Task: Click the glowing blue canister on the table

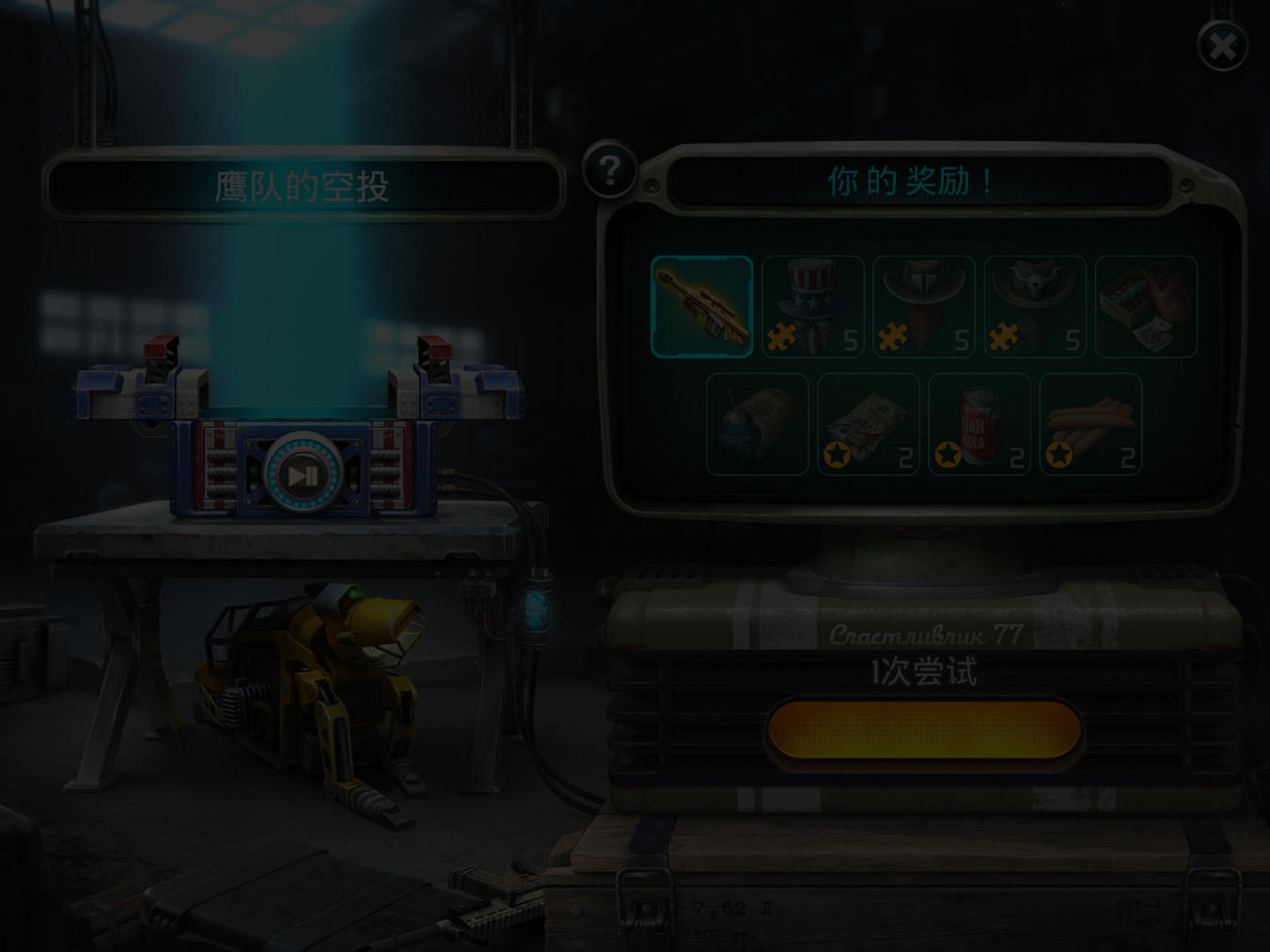Action: coord(536,611)
